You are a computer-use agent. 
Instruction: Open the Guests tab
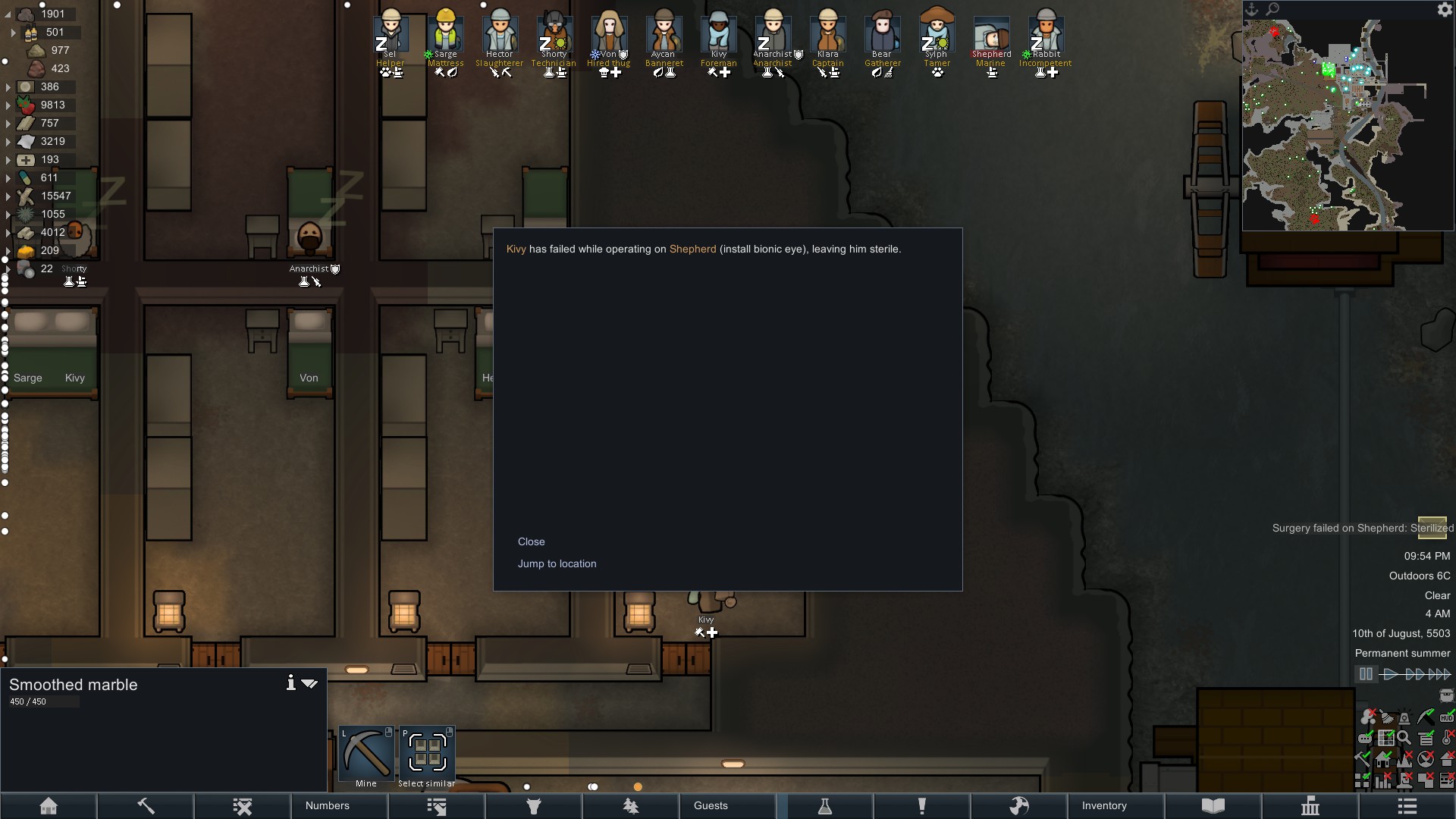click(x=711, y=805)
